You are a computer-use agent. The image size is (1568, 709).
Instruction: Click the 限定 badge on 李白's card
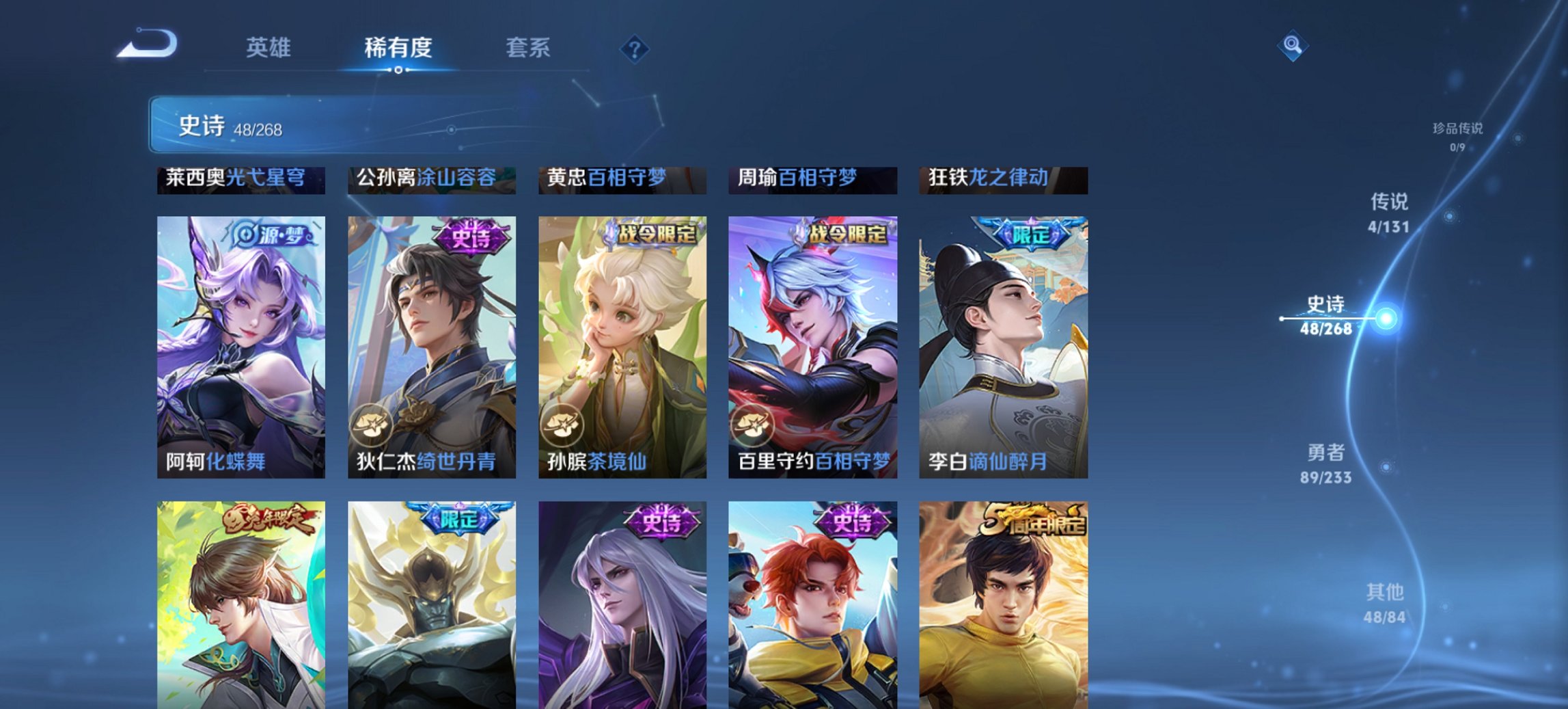pos(1031,234)
